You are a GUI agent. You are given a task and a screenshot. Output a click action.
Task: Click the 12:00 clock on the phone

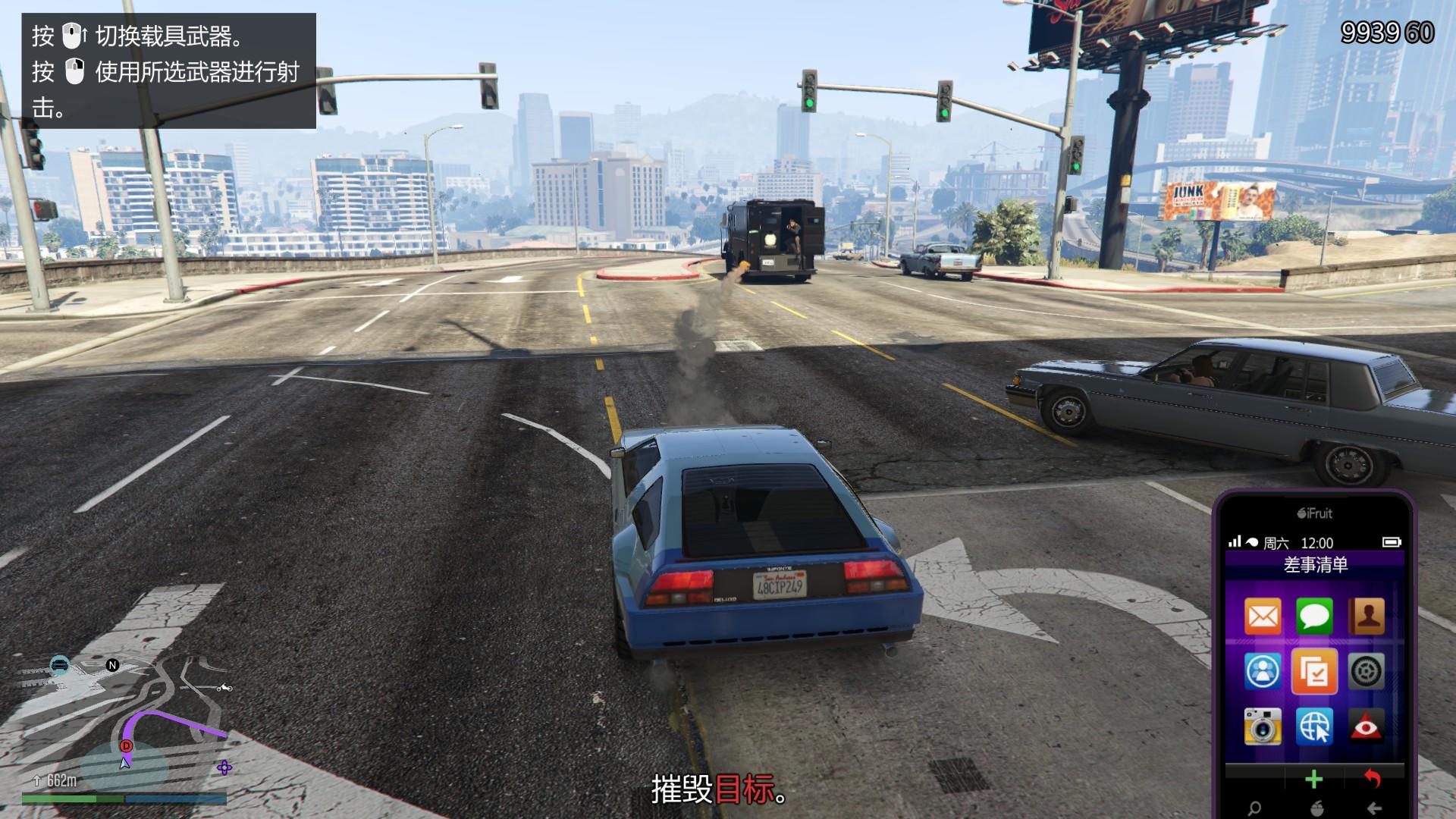1317,543
